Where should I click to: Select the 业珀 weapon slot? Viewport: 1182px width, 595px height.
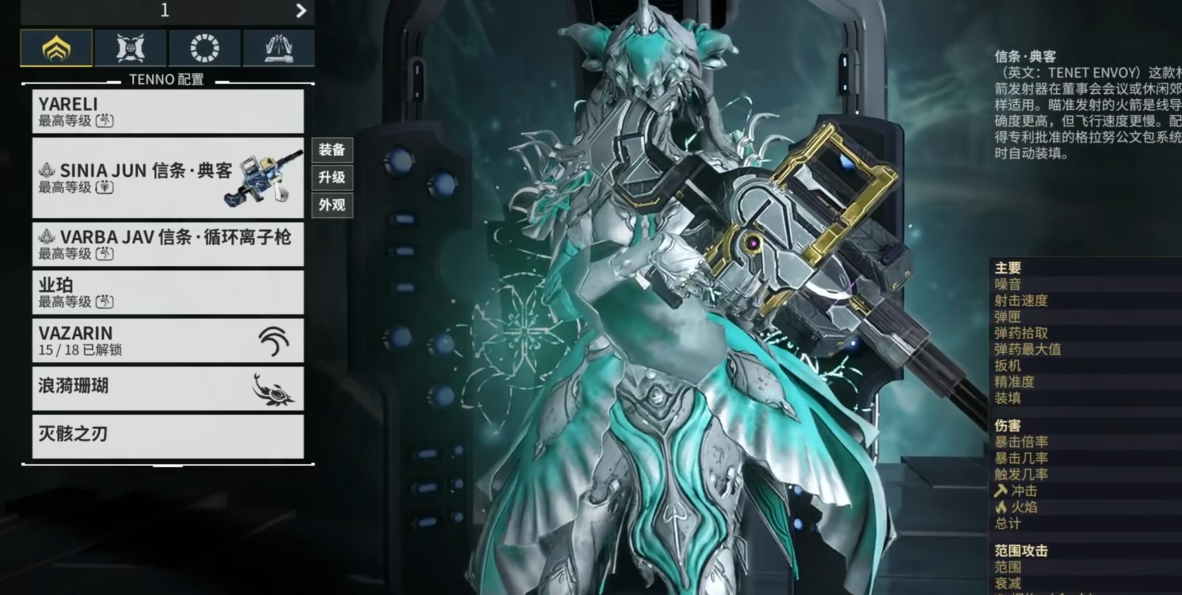(x=167, y=292)
